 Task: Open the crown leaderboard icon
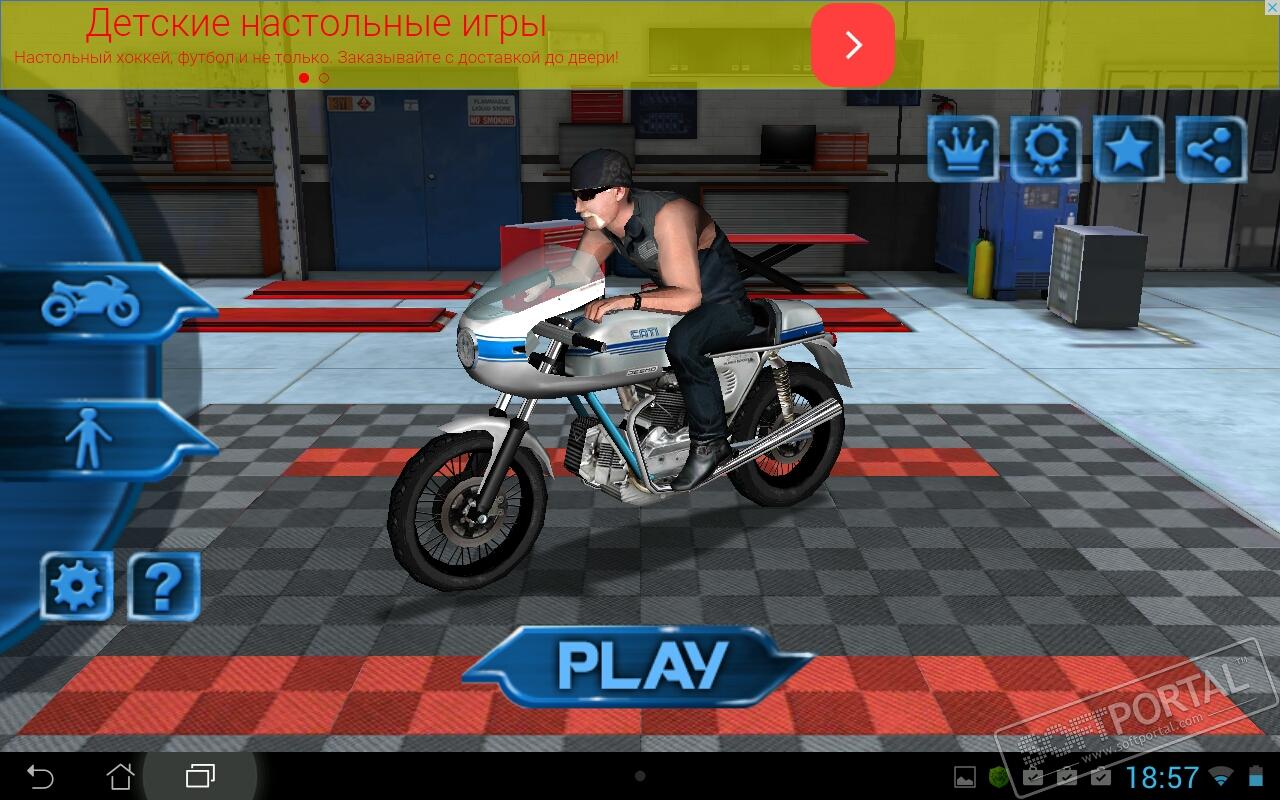963,150
